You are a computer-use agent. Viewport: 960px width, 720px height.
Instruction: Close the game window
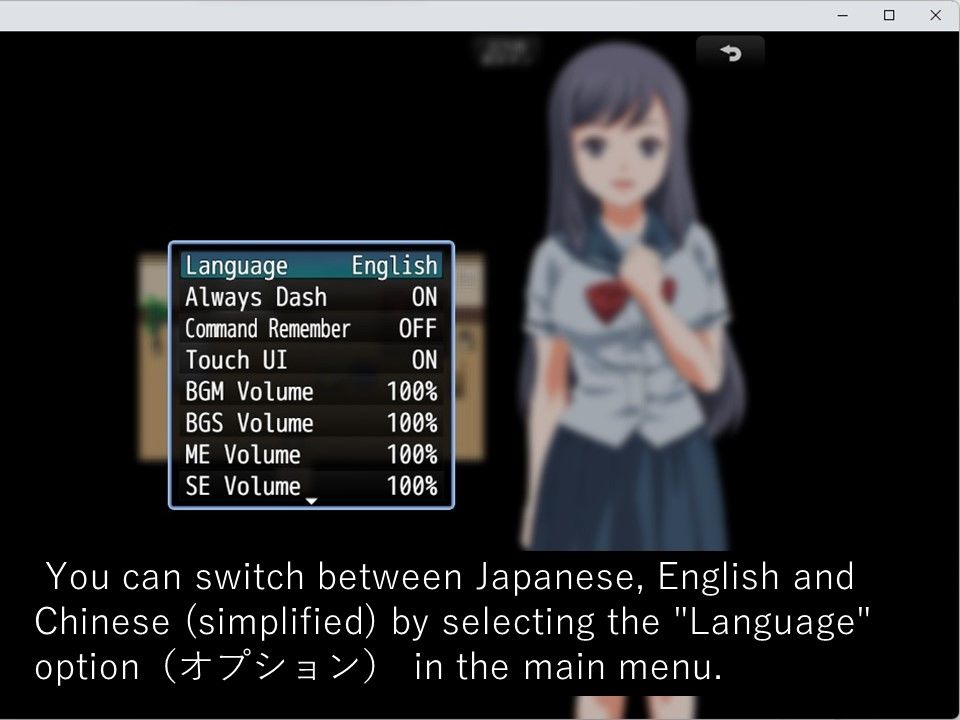tap(935, 15)
